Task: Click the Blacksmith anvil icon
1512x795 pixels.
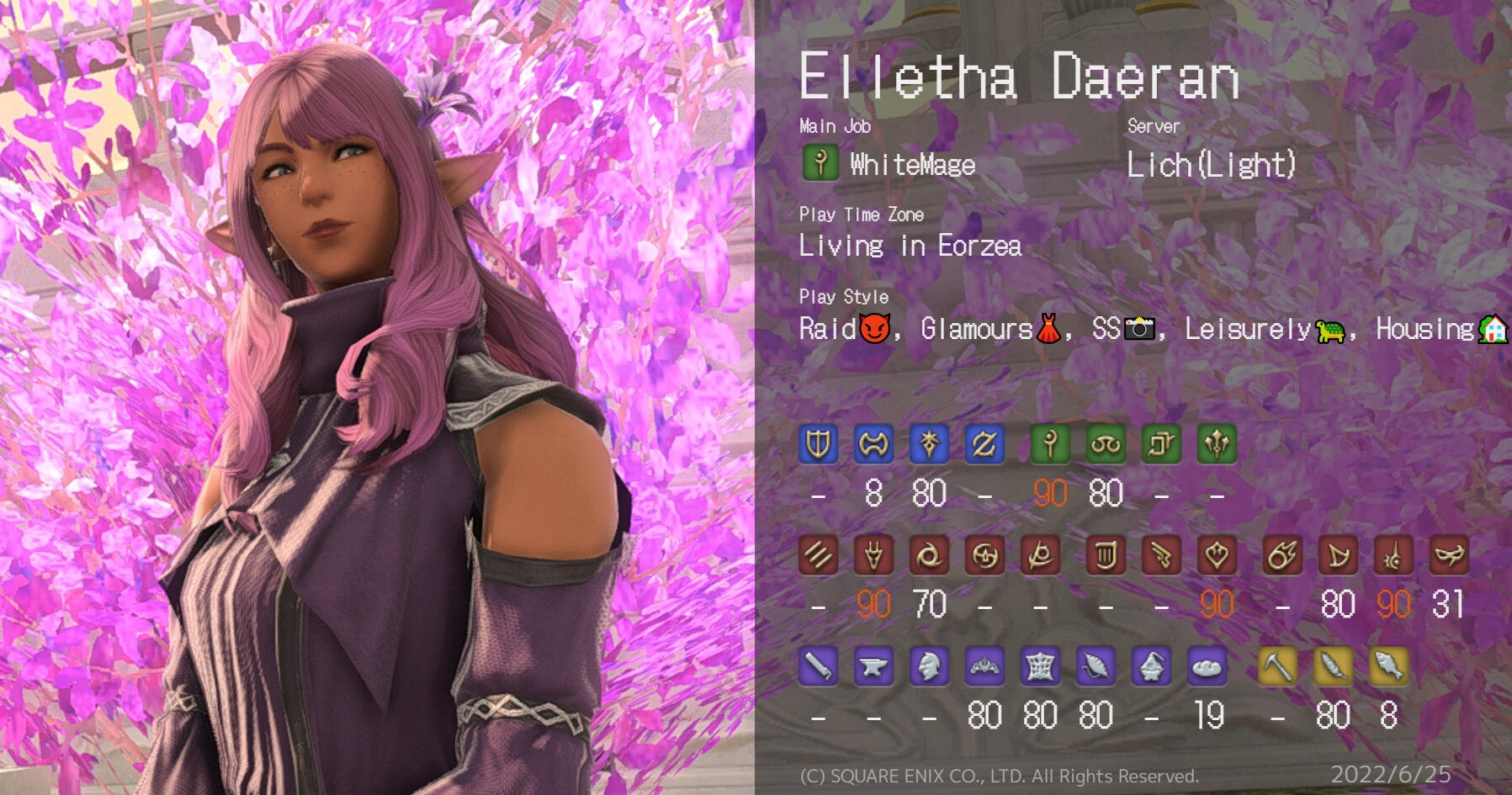Action: (873, 667)
